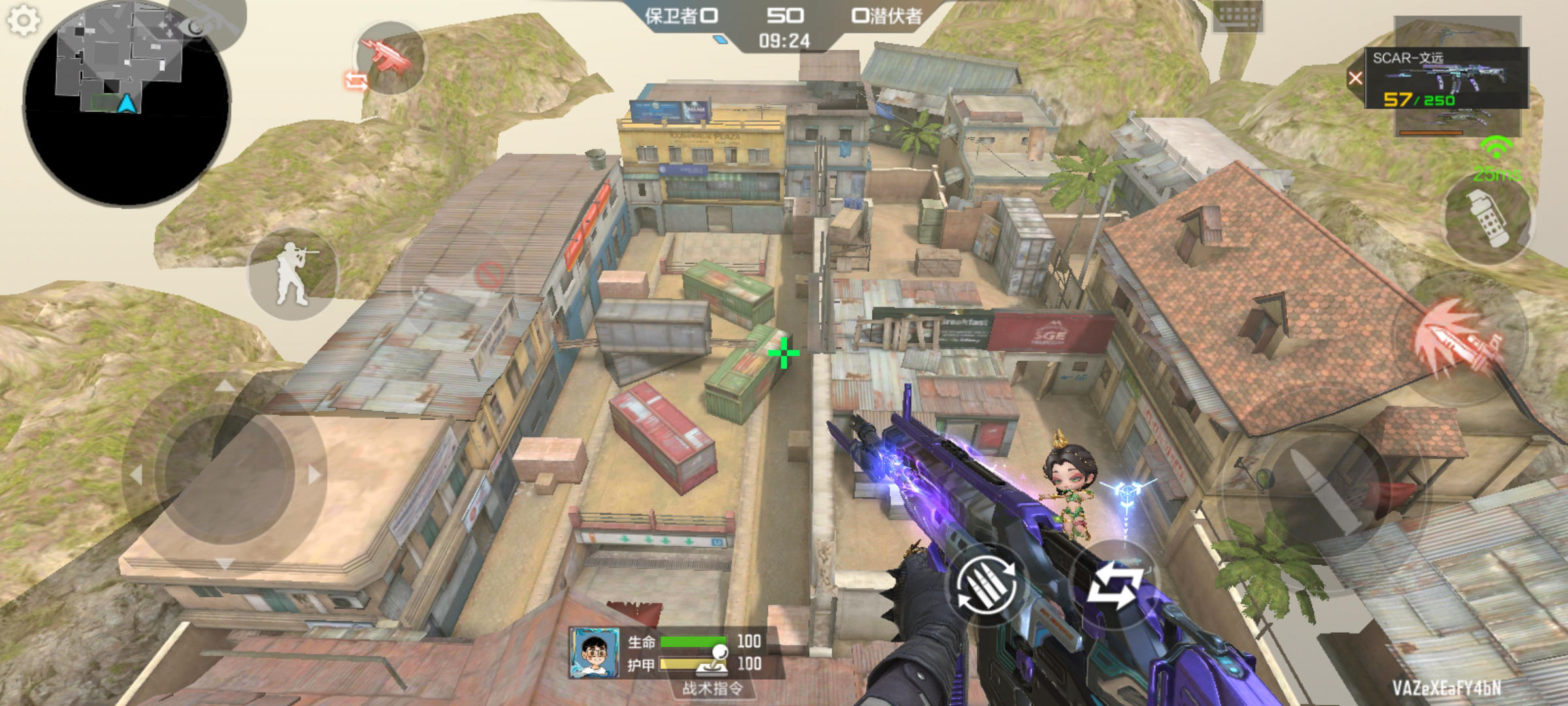Open the settings gear menu
Screen dimensions: 1568x706
(x=24, y=21)
